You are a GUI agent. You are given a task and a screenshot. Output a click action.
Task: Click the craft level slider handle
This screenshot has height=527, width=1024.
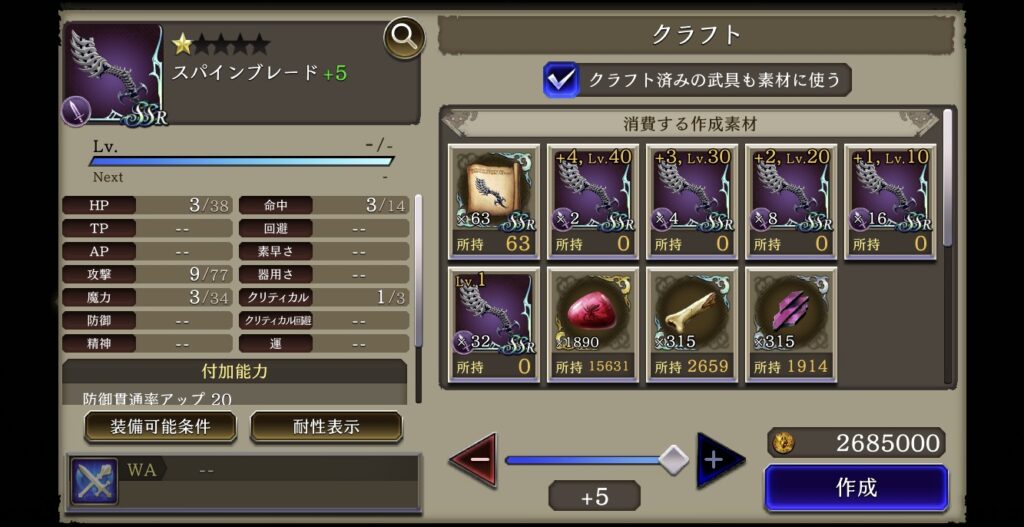pos(675,460)
